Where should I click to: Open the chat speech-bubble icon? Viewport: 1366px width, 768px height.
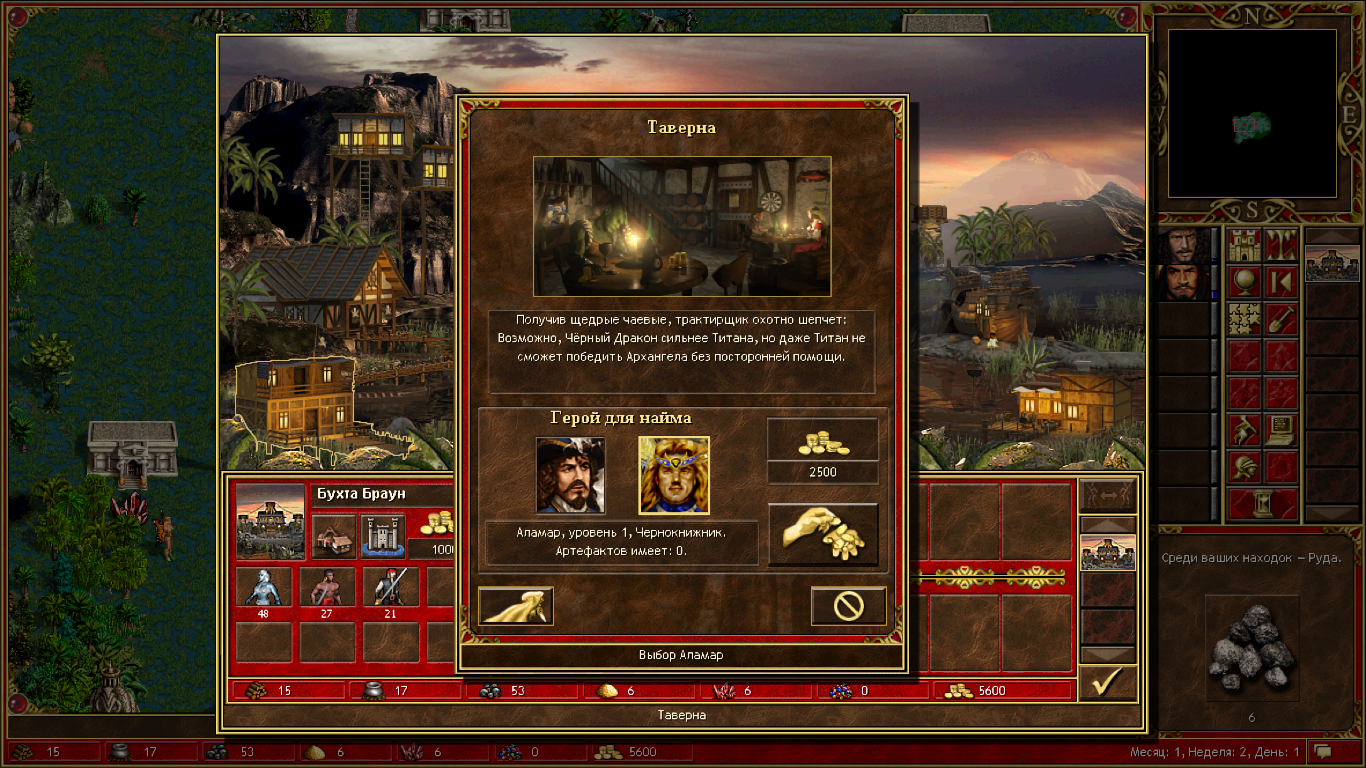pos(1323,751)
